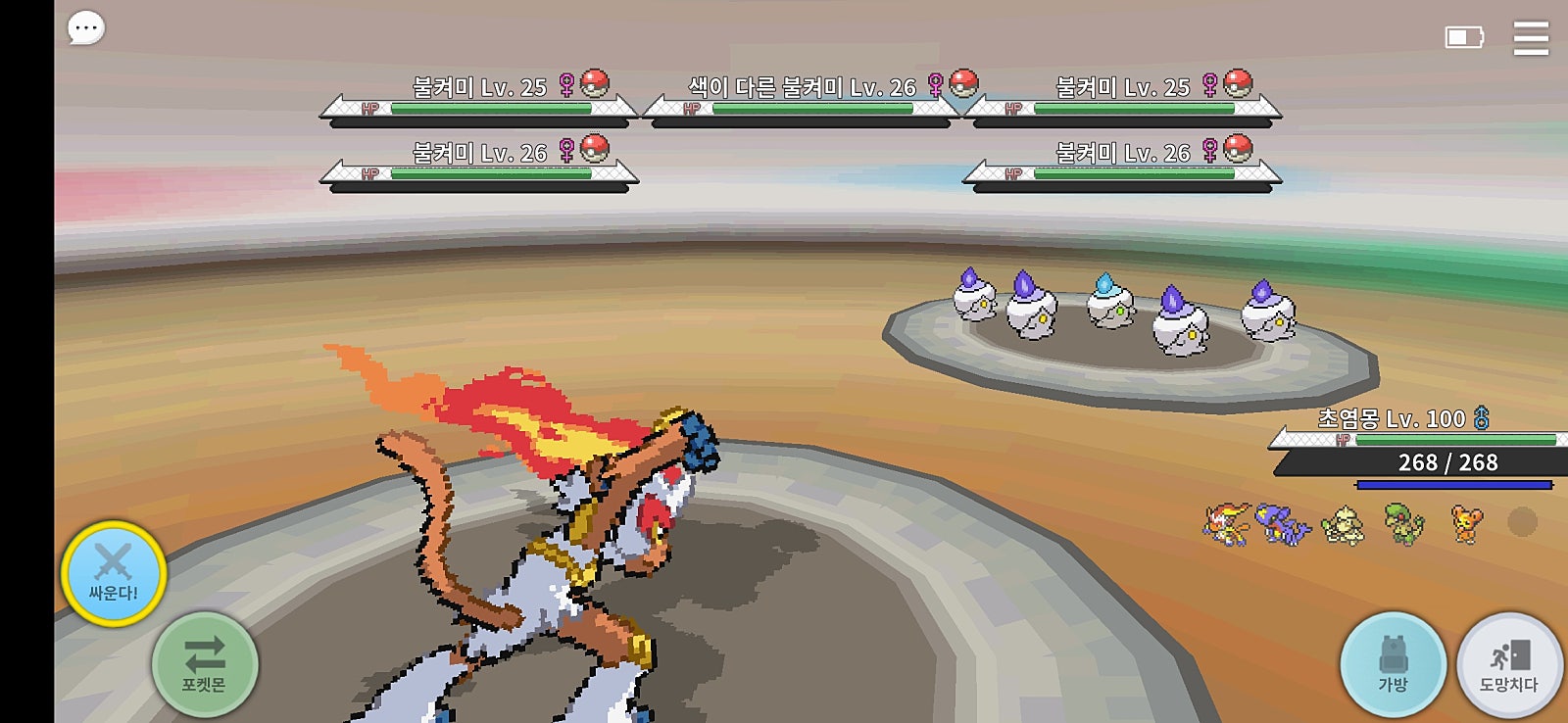Open the hamburger main menu
This screenshot has width=1568, height=723.
(1530, 38)
